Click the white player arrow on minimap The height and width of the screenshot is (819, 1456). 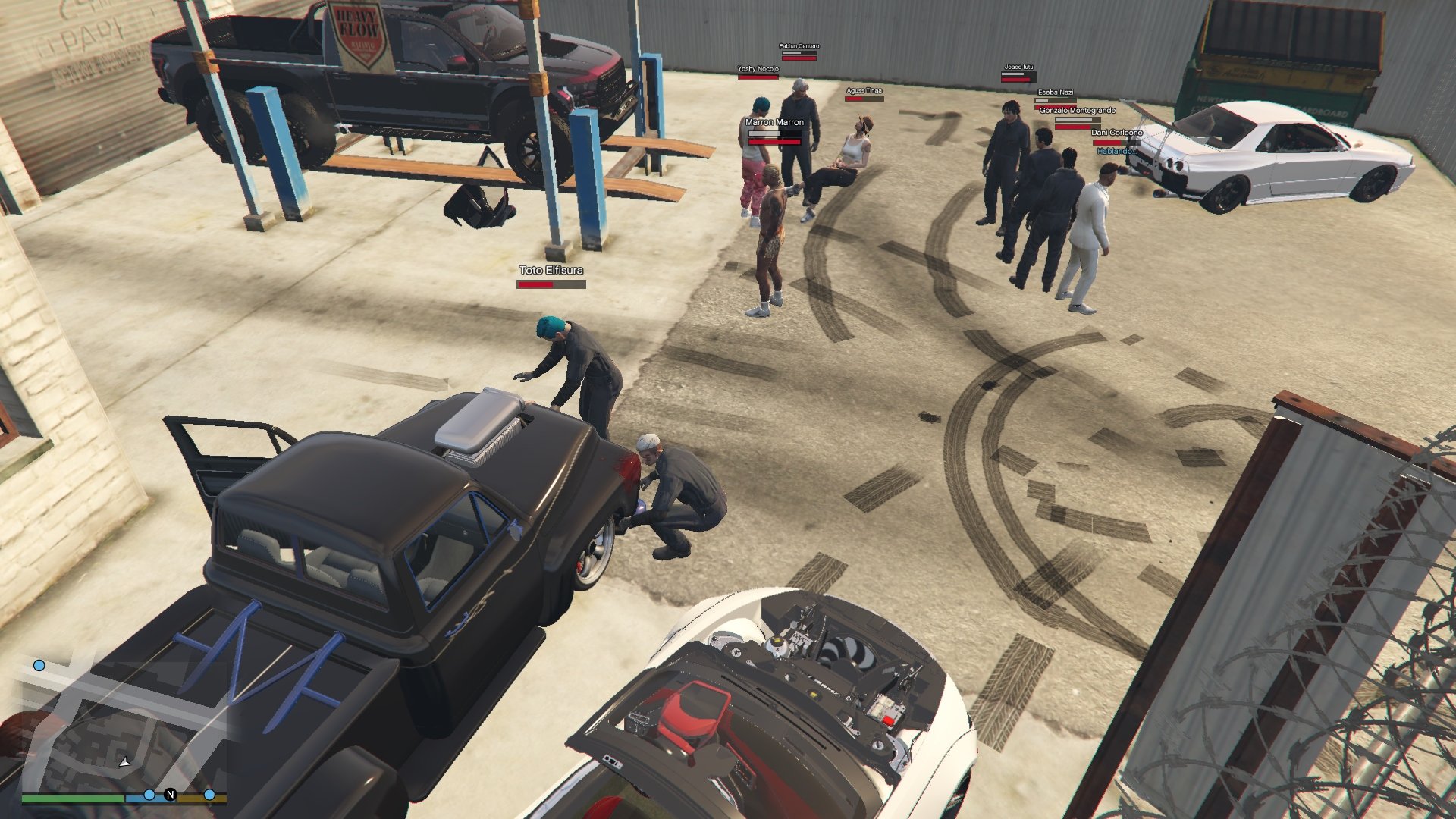[x=124, y=762]
